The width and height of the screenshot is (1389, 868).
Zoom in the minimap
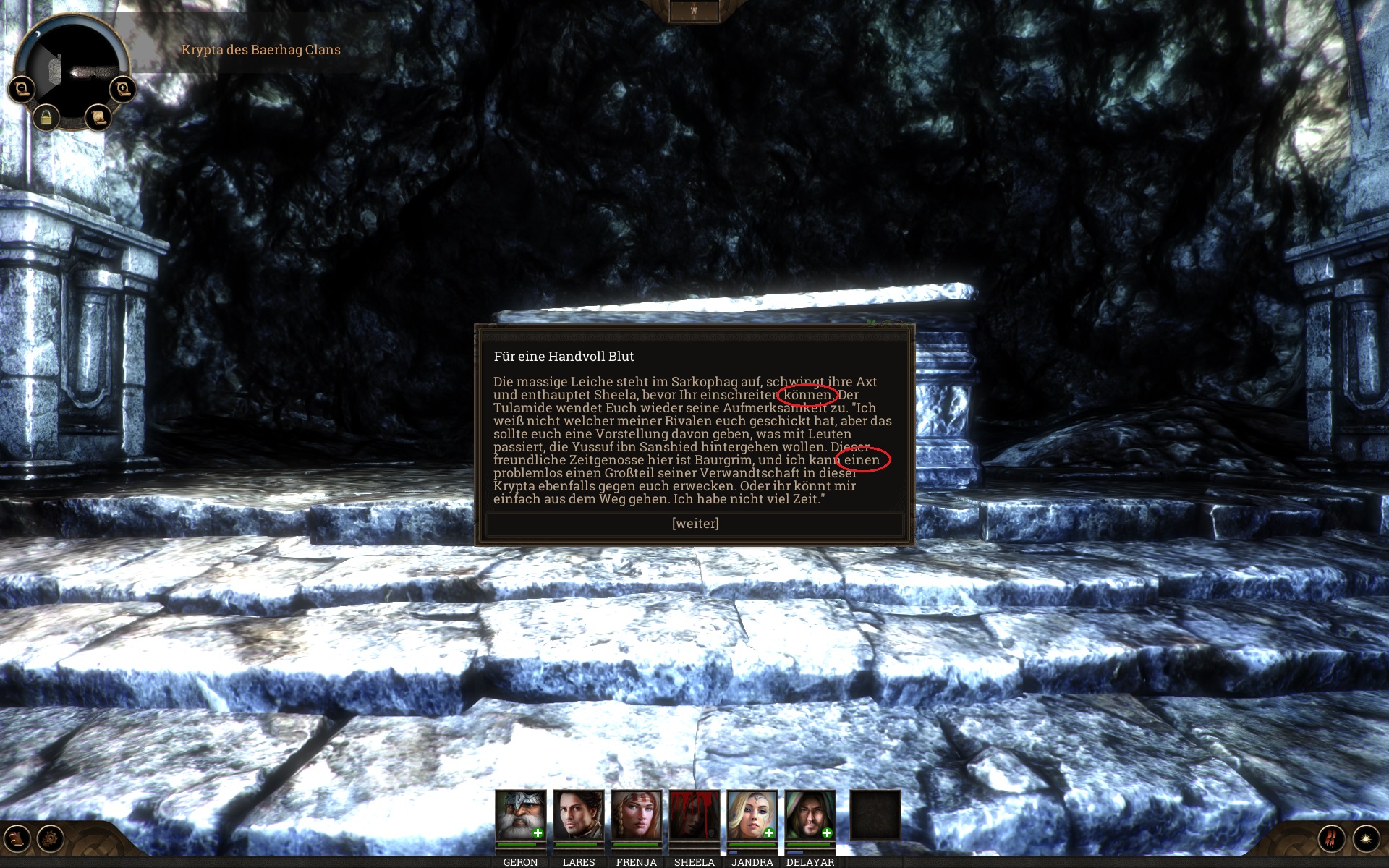click(x=122, y=89)
